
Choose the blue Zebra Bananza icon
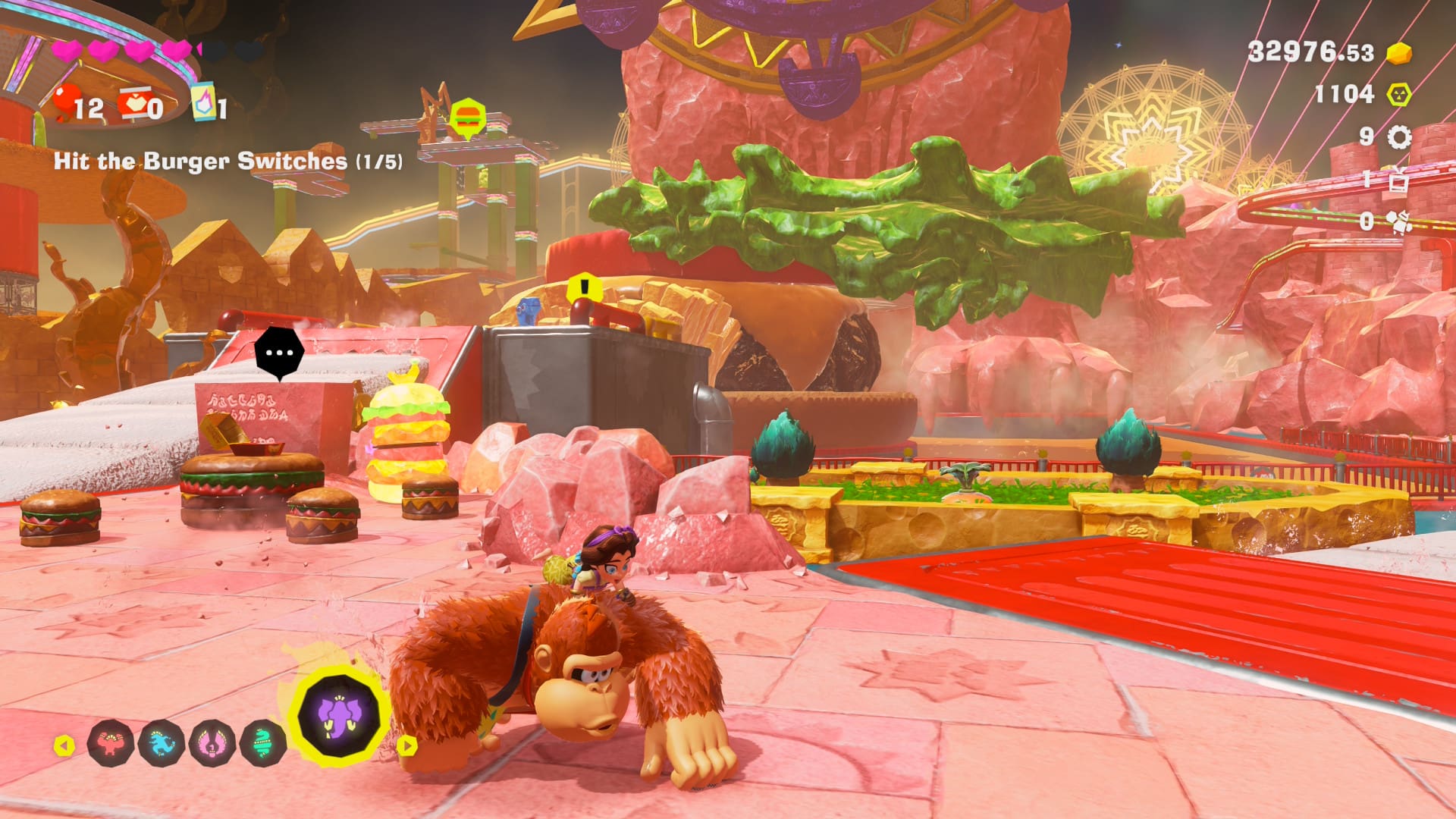tap(162, 743)
